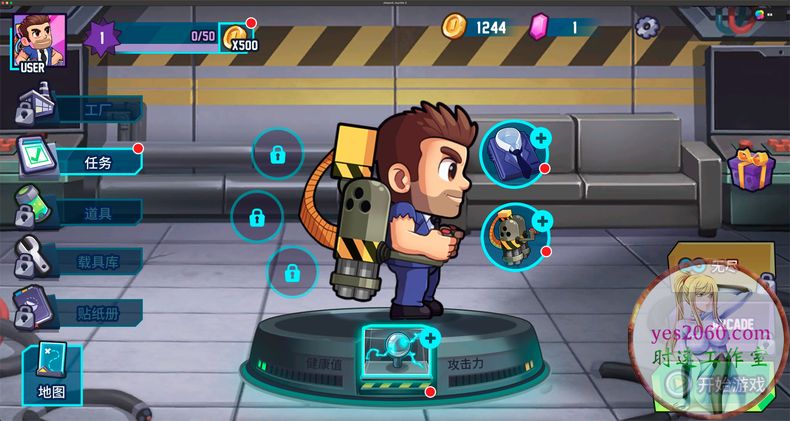The image size is (790, 421).
Task: Claim the X500 coin reward
Action: click(x=237, y=38)
